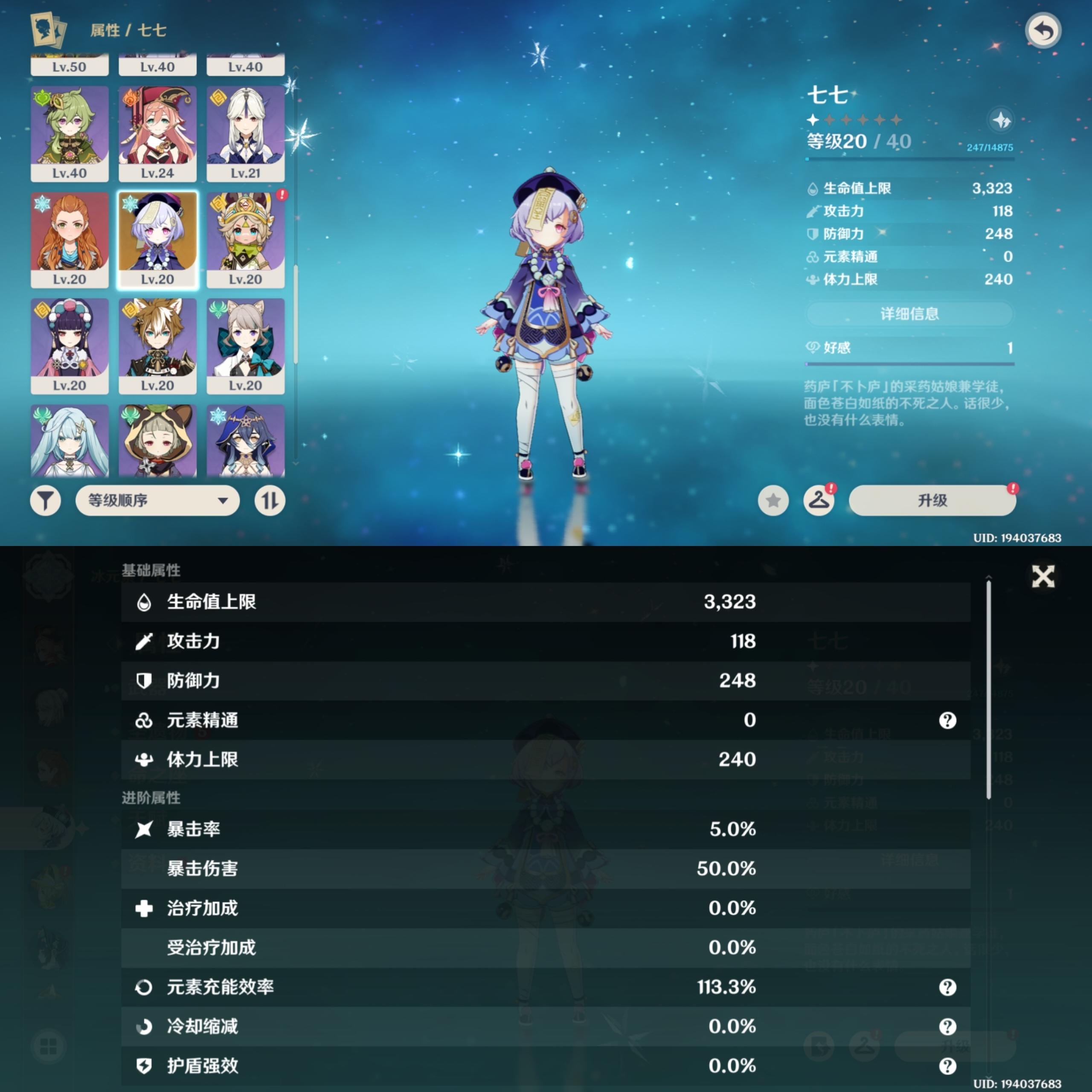Toggle the sort order arrows icon

pos(270,501)
